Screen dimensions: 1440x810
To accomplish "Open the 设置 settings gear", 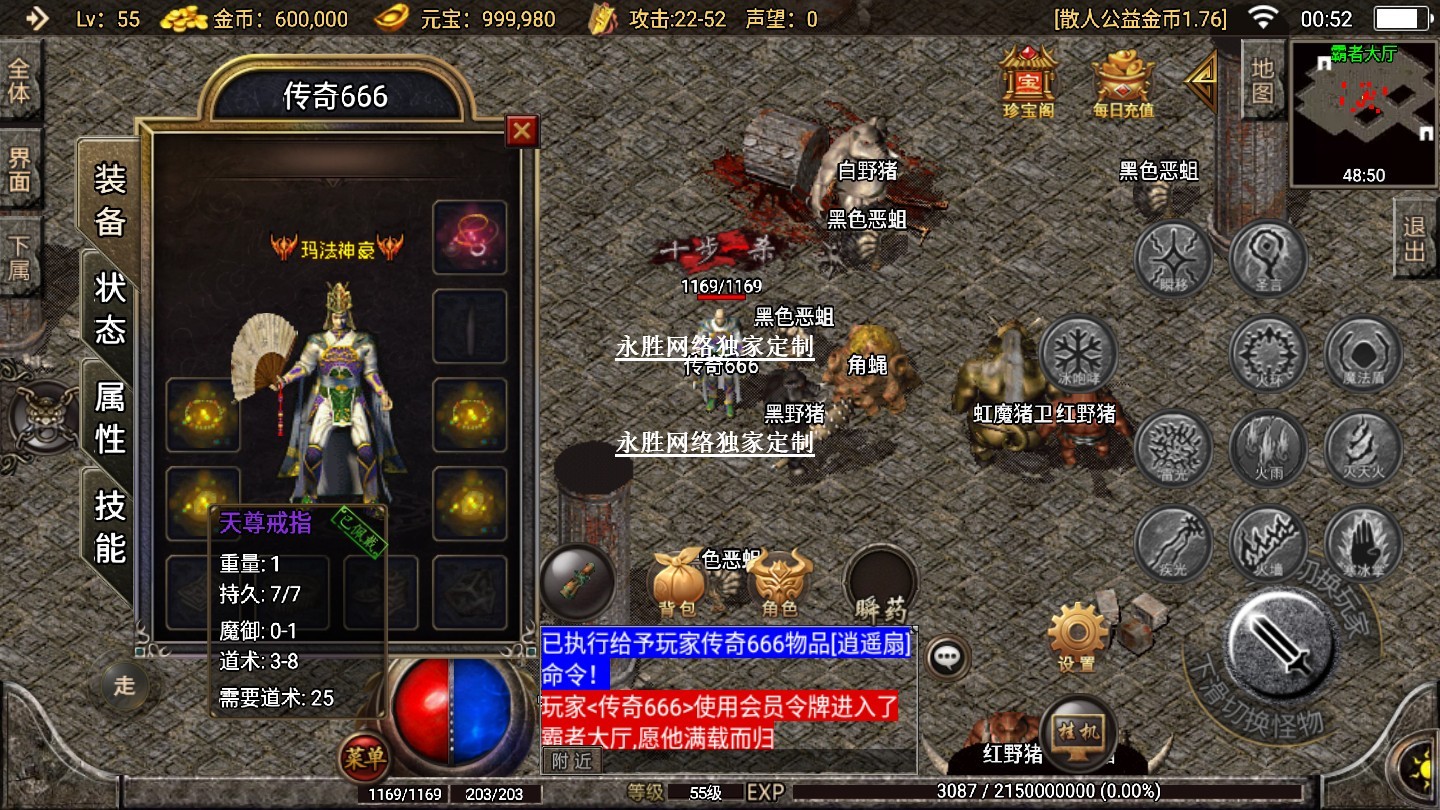I will (1077, 634).
